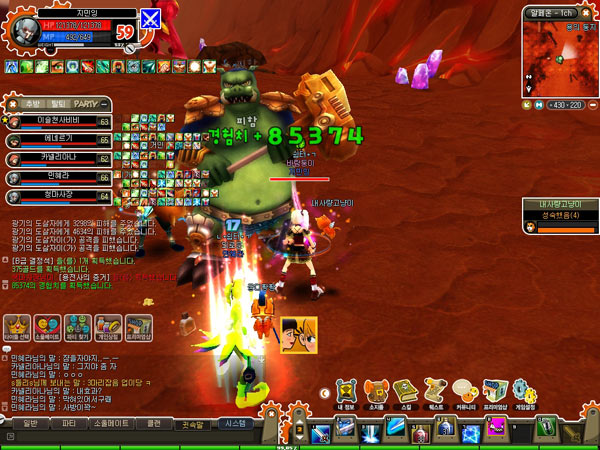Open the 커뮤니티 community menu
This screenshot has width=600, height=450.
click(x=463, y=391)
